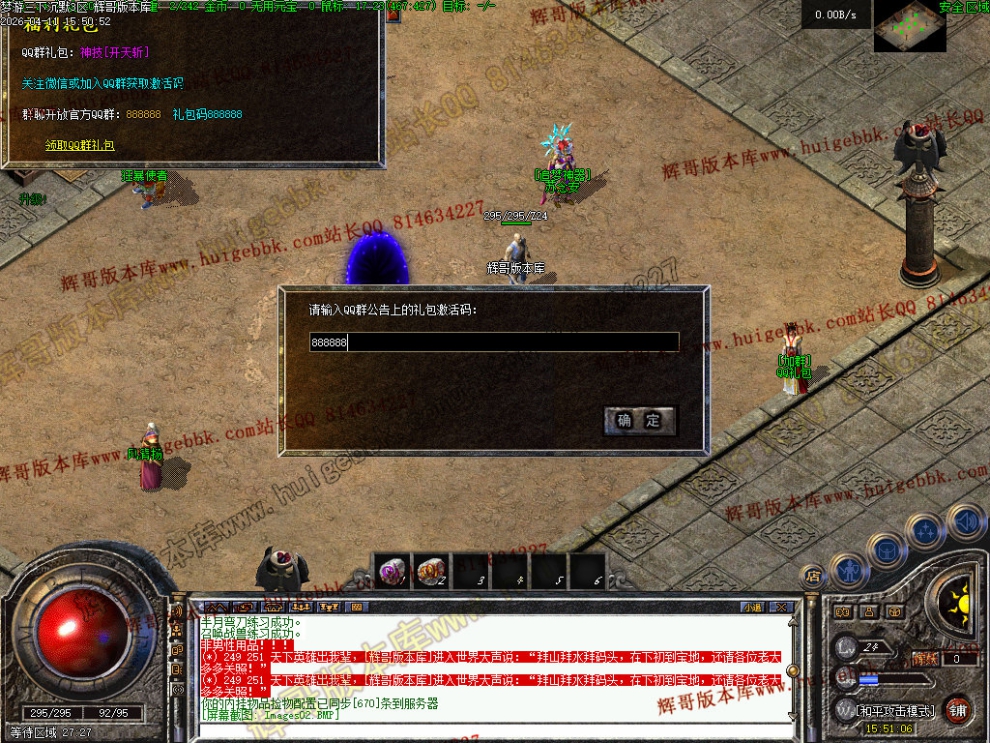Open the bag round button
Image resolution: width=990 pixels, height=743 pixels.
[886, 549]
